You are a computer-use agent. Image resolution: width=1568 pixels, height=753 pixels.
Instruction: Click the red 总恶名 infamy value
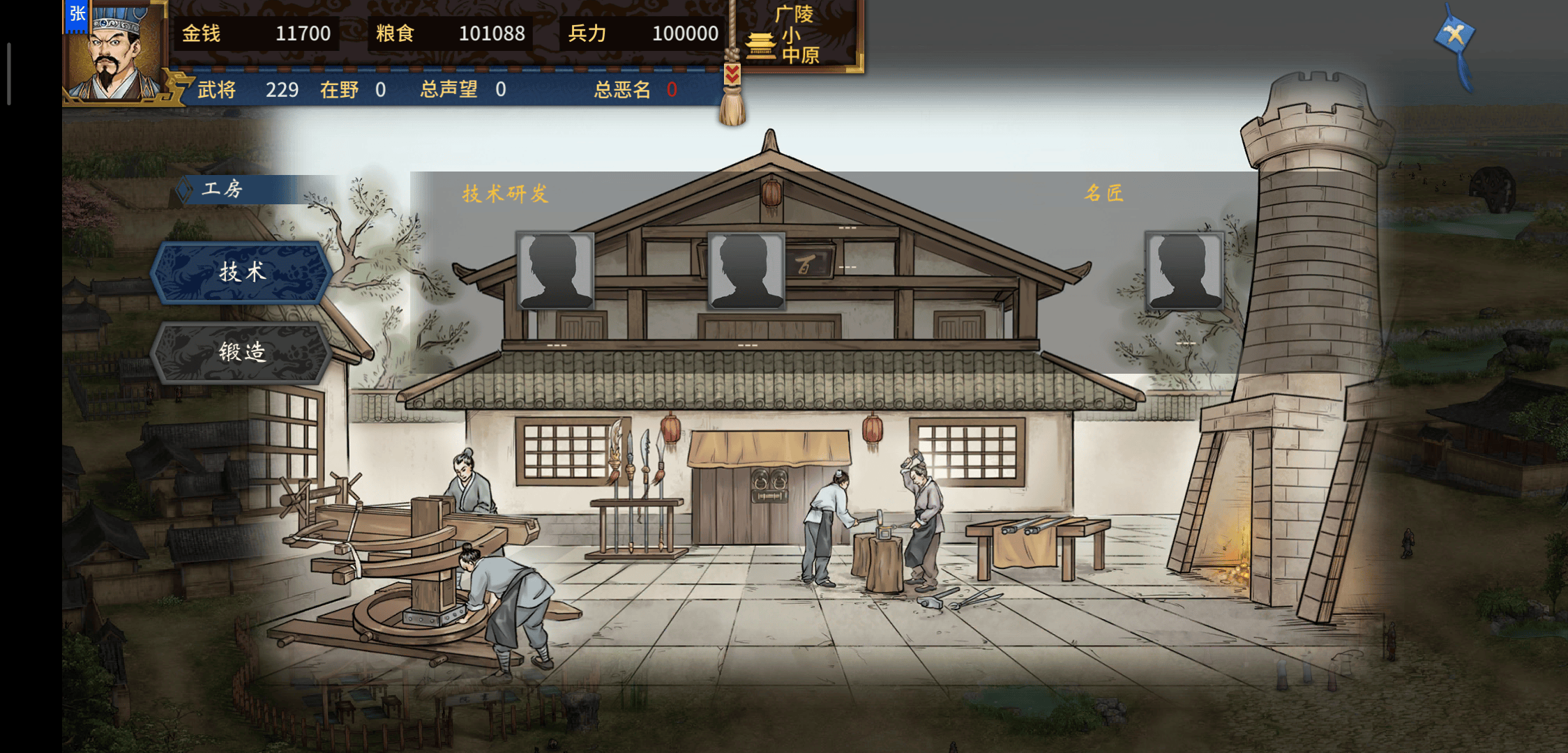(x=671, y=89)
